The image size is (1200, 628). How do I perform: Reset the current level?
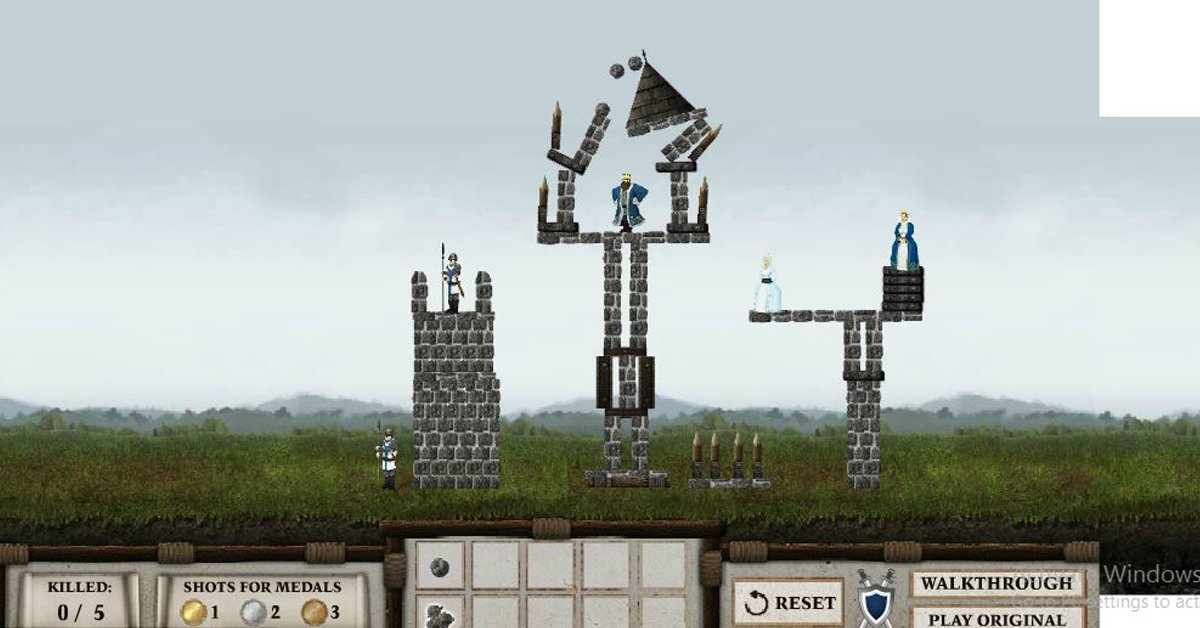(x=788, y=603)
